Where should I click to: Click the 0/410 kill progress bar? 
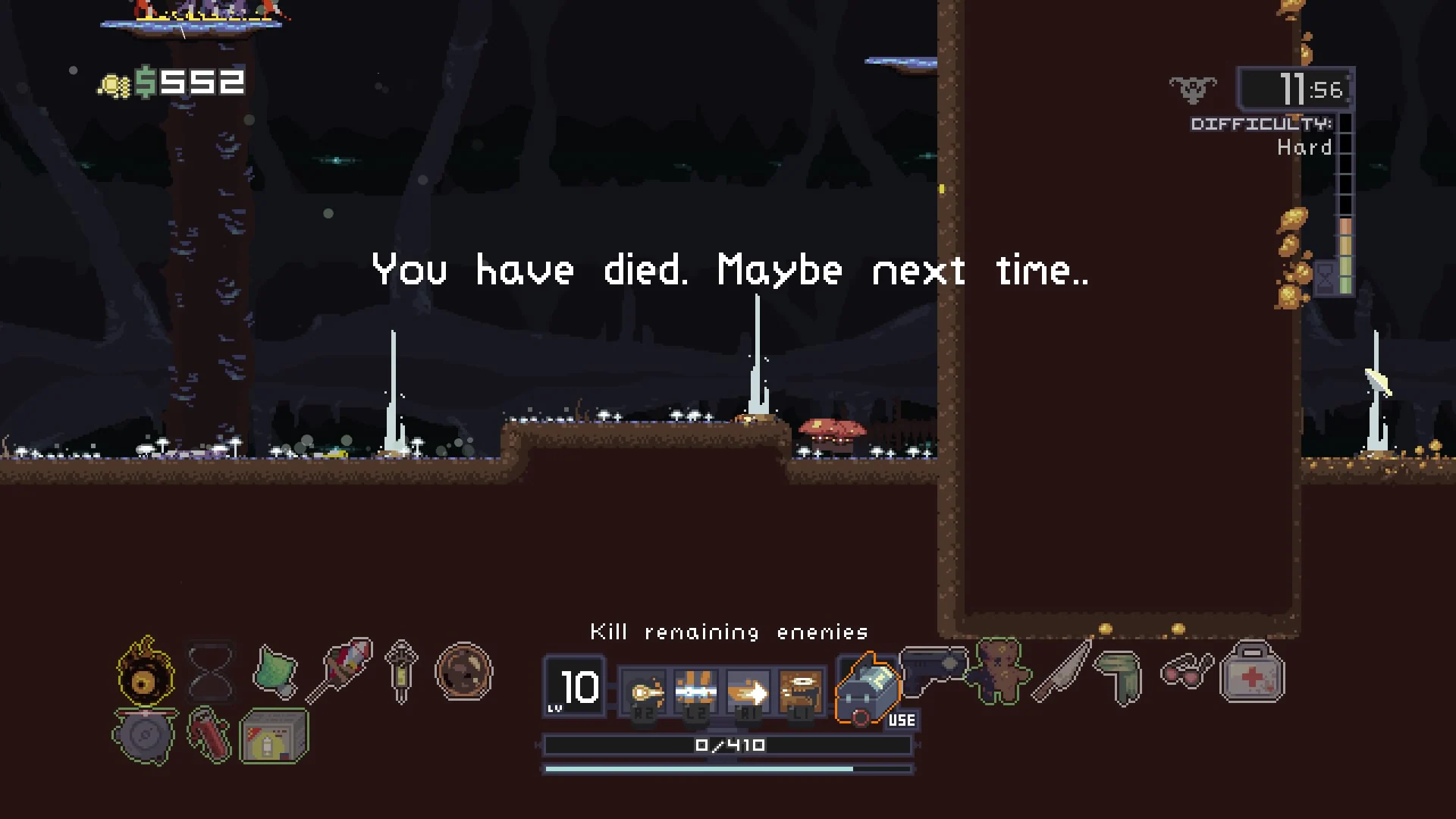click(x=726, y=745)
